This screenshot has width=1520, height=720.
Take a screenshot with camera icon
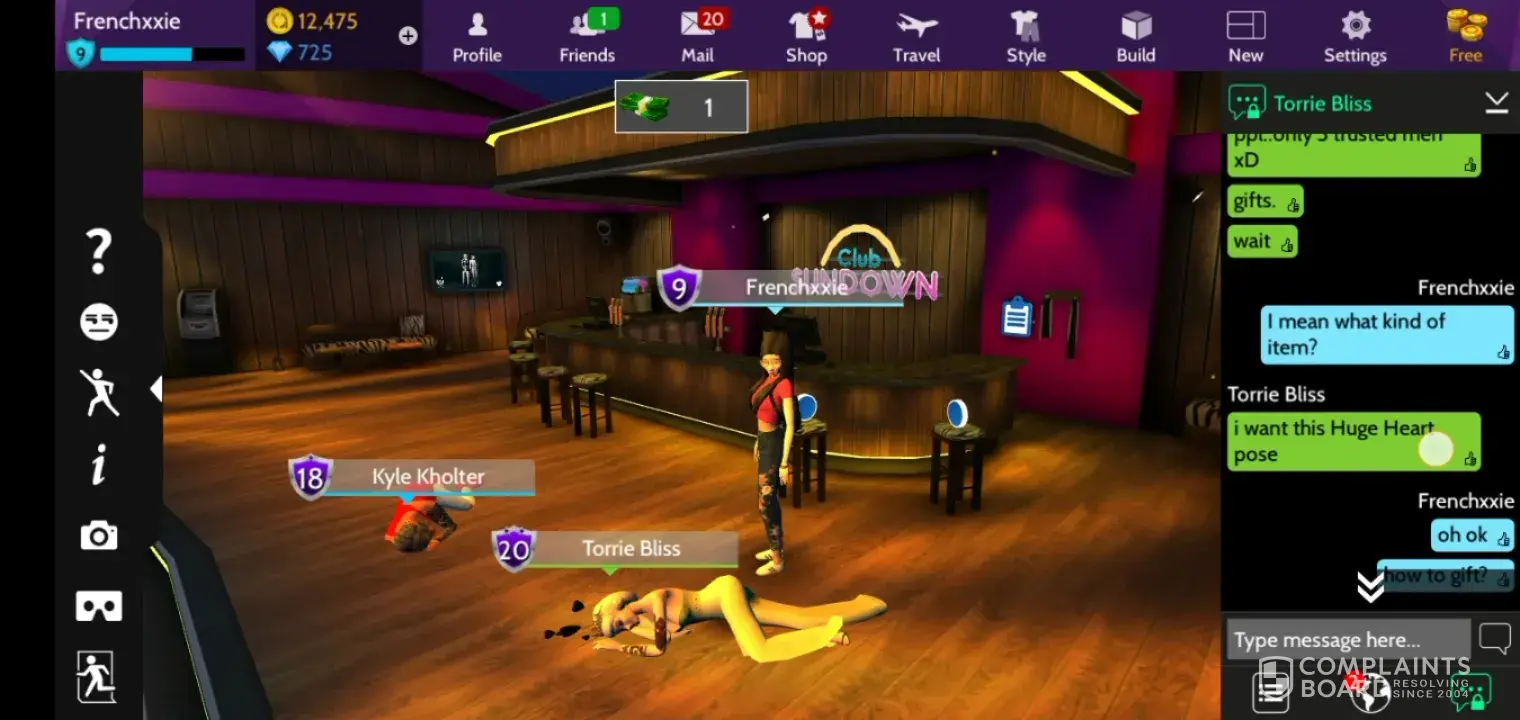click(x=99, y=536)
